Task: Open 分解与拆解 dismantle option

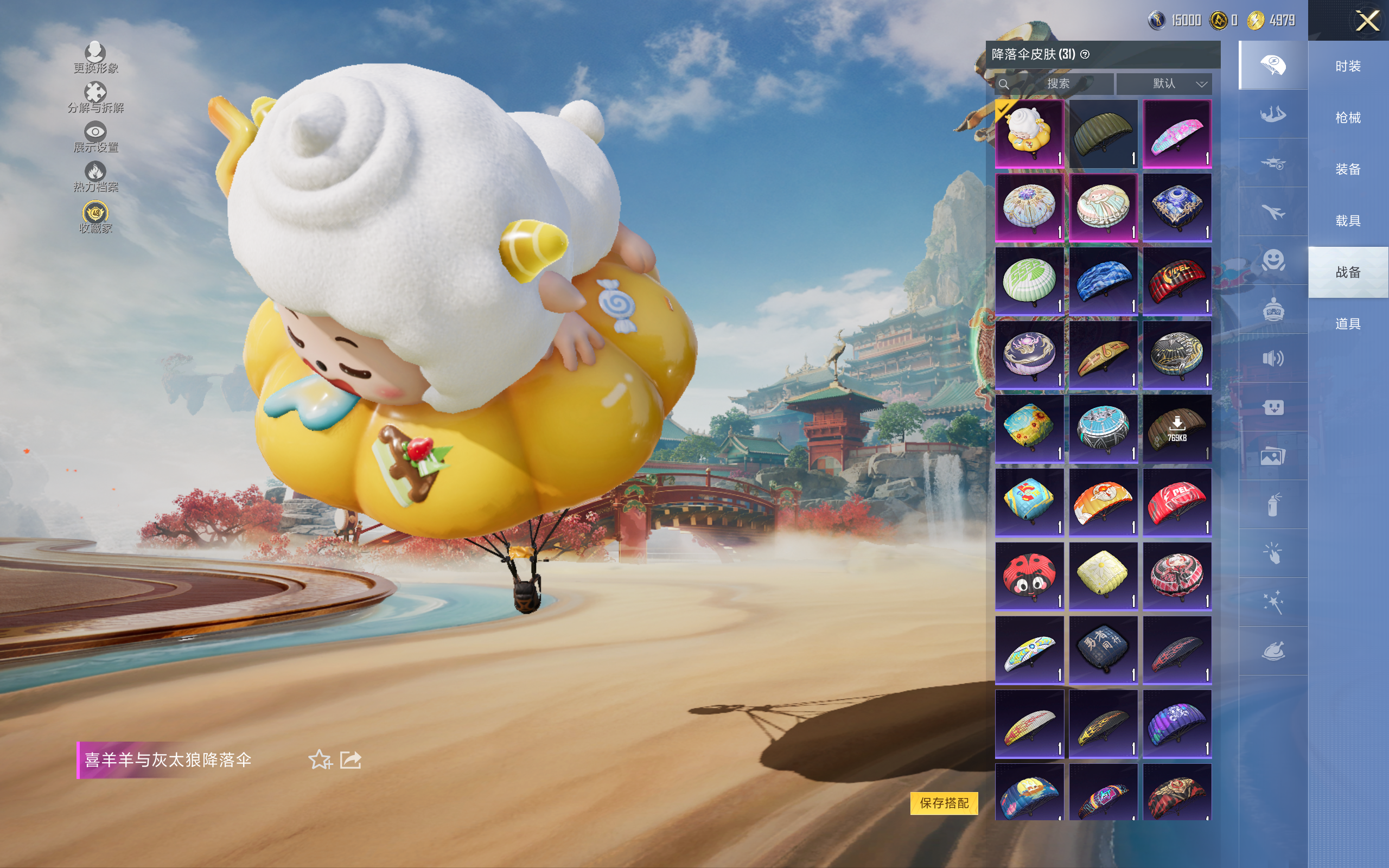Action: (x=95, y=98)
